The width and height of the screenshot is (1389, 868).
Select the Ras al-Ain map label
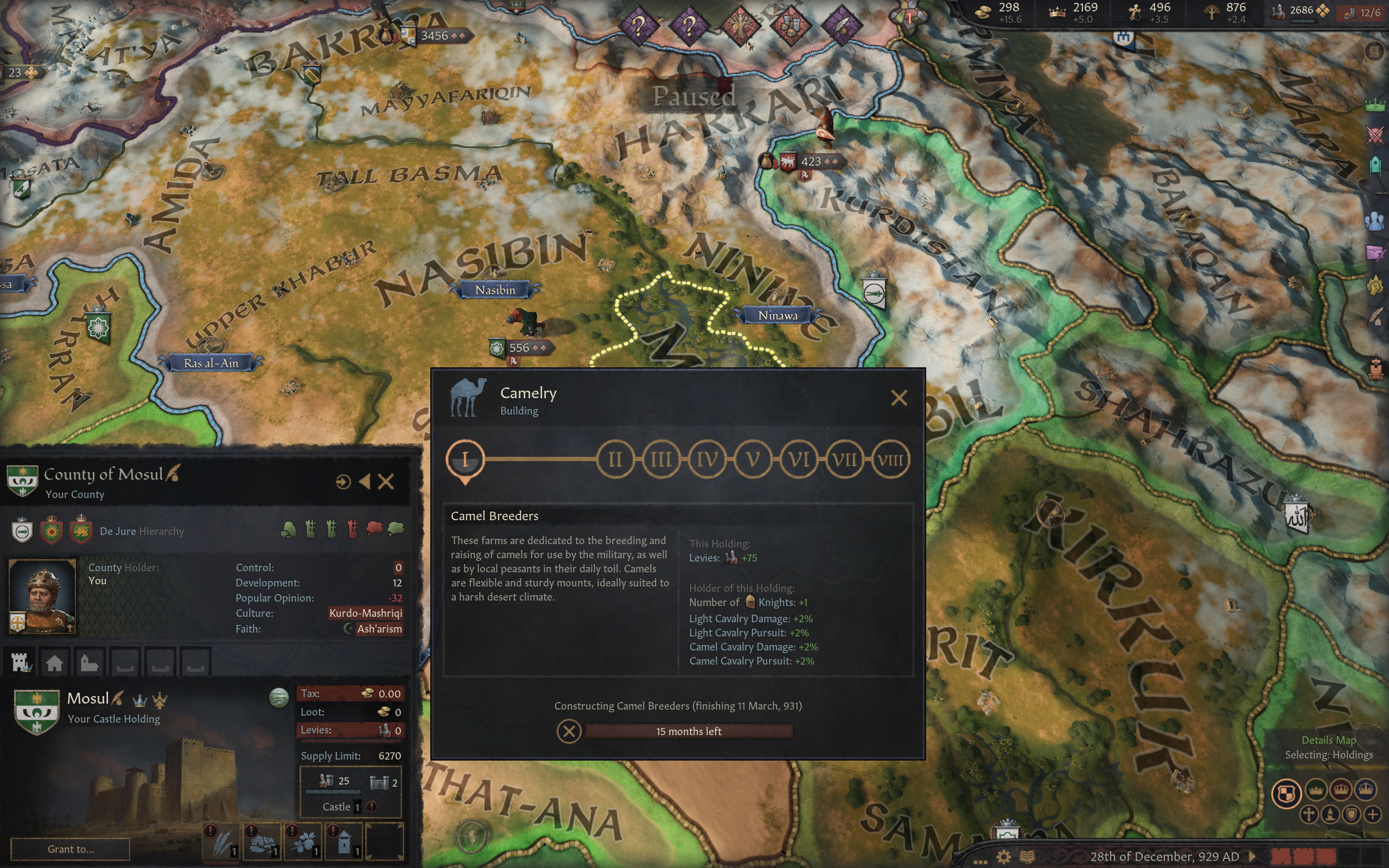211,363
